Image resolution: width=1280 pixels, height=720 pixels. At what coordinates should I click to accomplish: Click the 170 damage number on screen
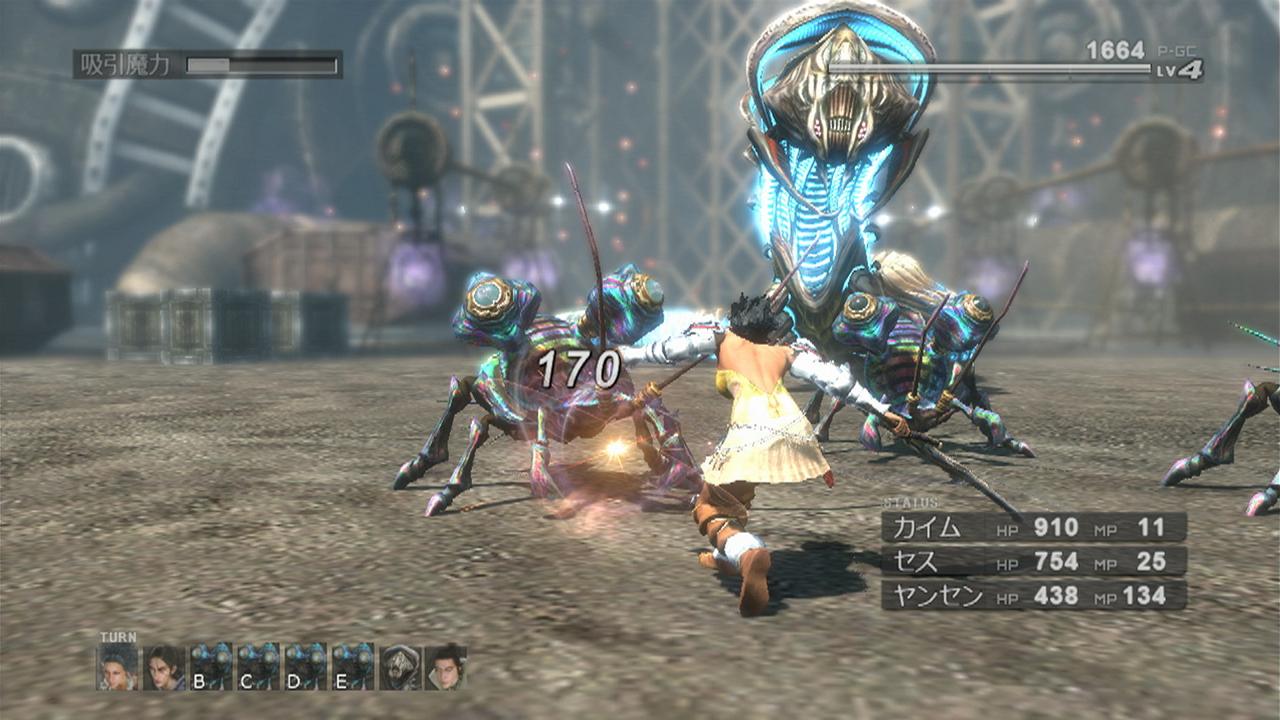(578, 370)
